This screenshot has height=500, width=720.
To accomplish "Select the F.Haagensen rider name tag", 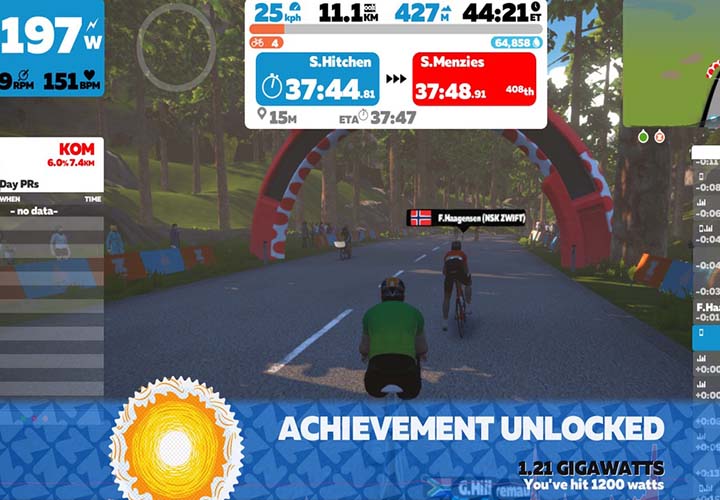I will point(456,216).
